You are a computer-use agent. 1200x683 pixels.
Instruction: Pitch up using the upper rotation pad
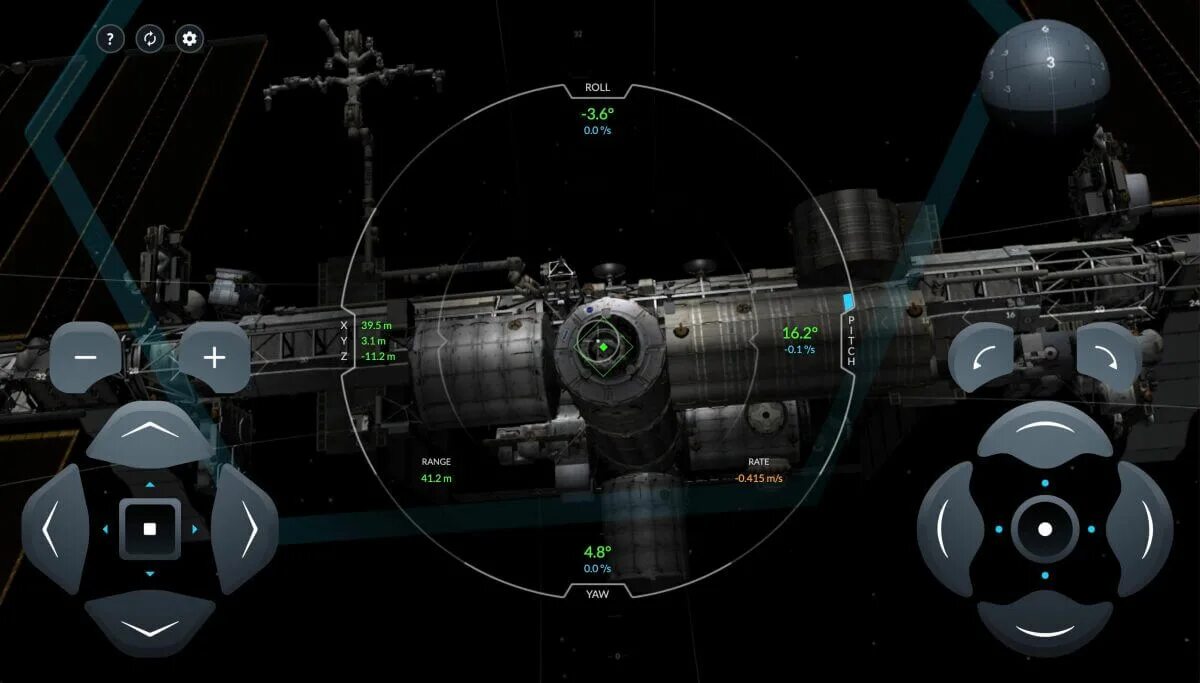[1045, 433]
